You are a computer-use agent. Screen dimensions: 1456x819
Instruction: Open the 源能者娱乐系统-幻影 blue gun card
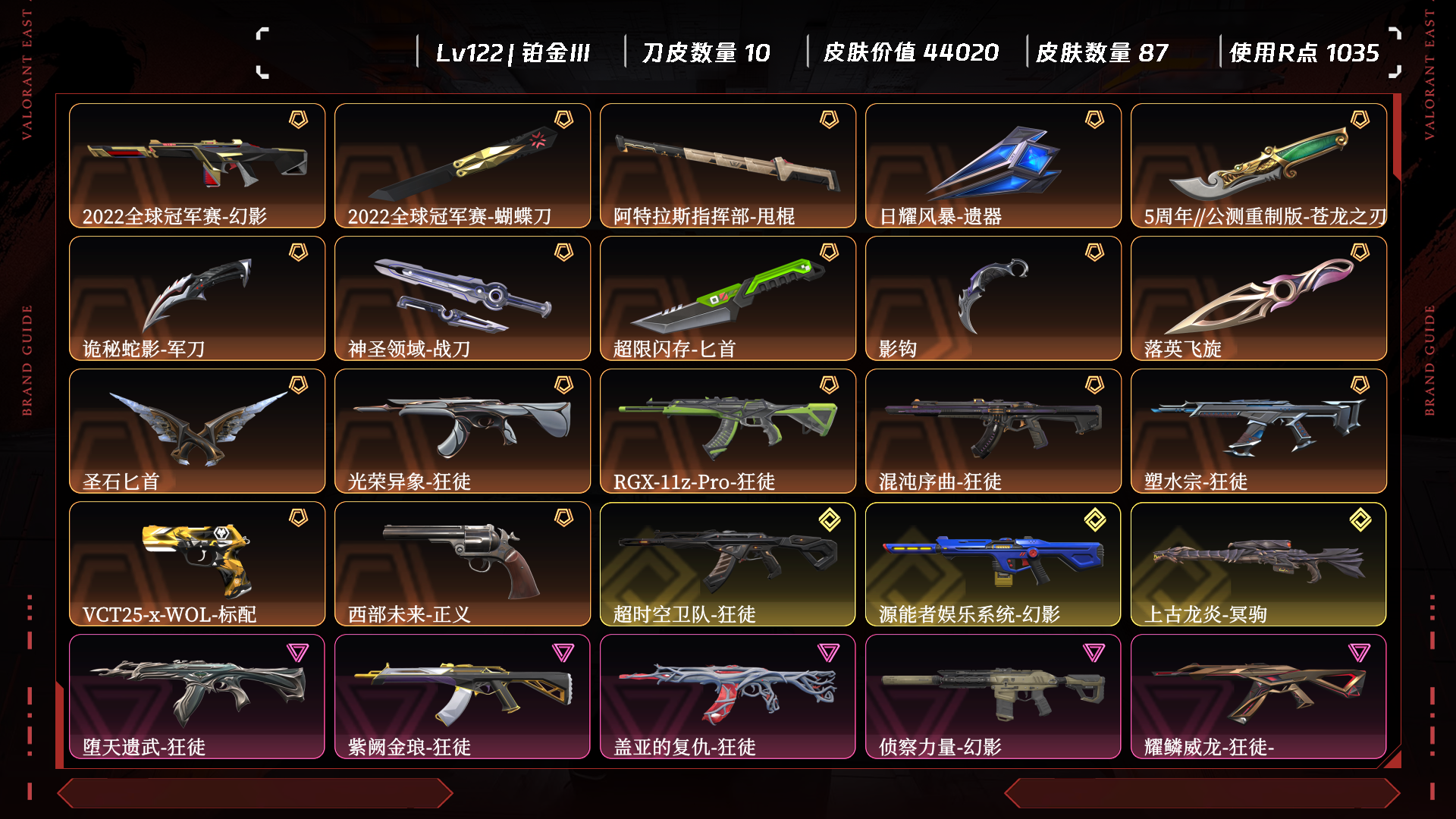[993, 563]
